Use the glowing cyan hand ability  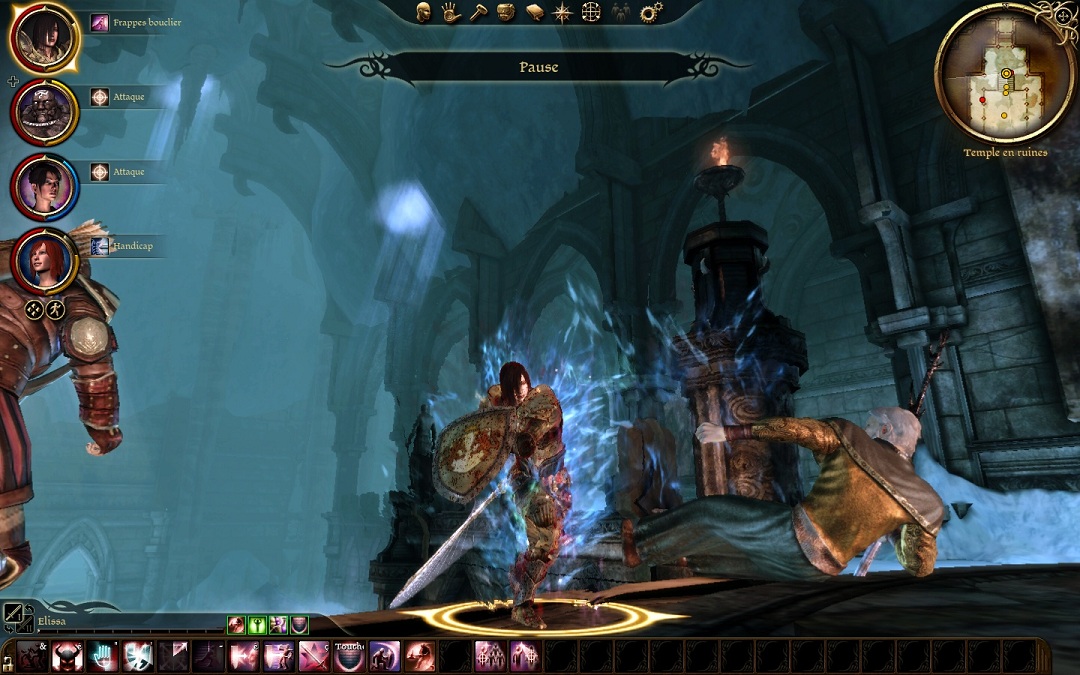102,656
